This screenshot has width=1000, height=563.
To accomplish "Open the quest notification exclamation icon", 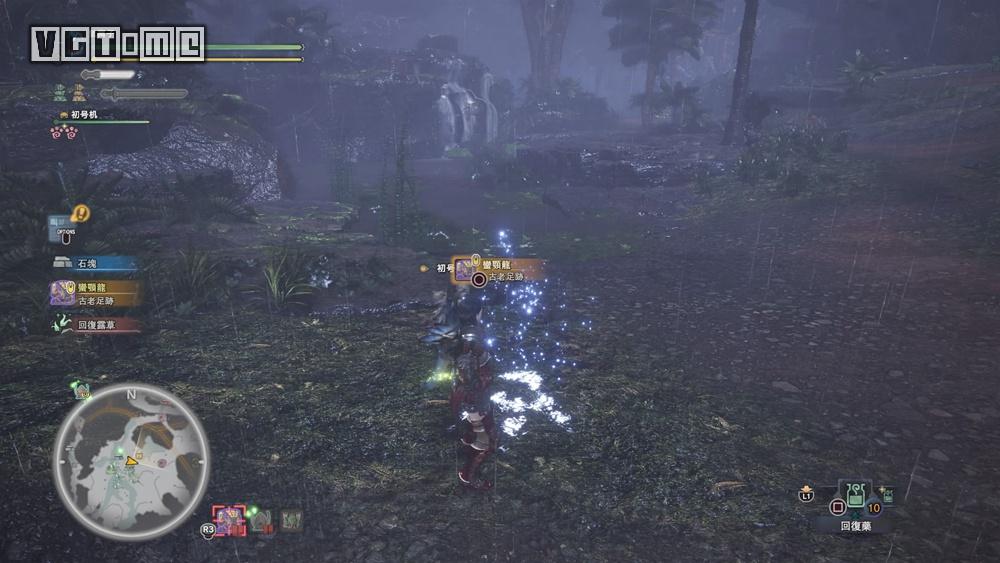I will pos(81,213).
